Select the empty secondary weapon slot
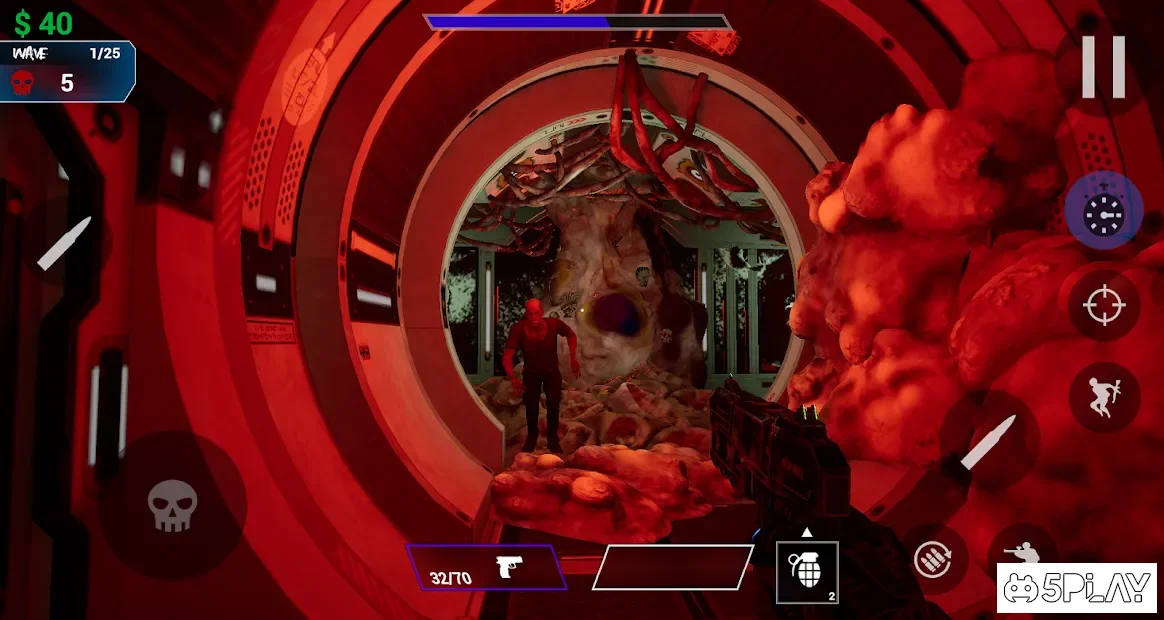 (x=672, y=568)
